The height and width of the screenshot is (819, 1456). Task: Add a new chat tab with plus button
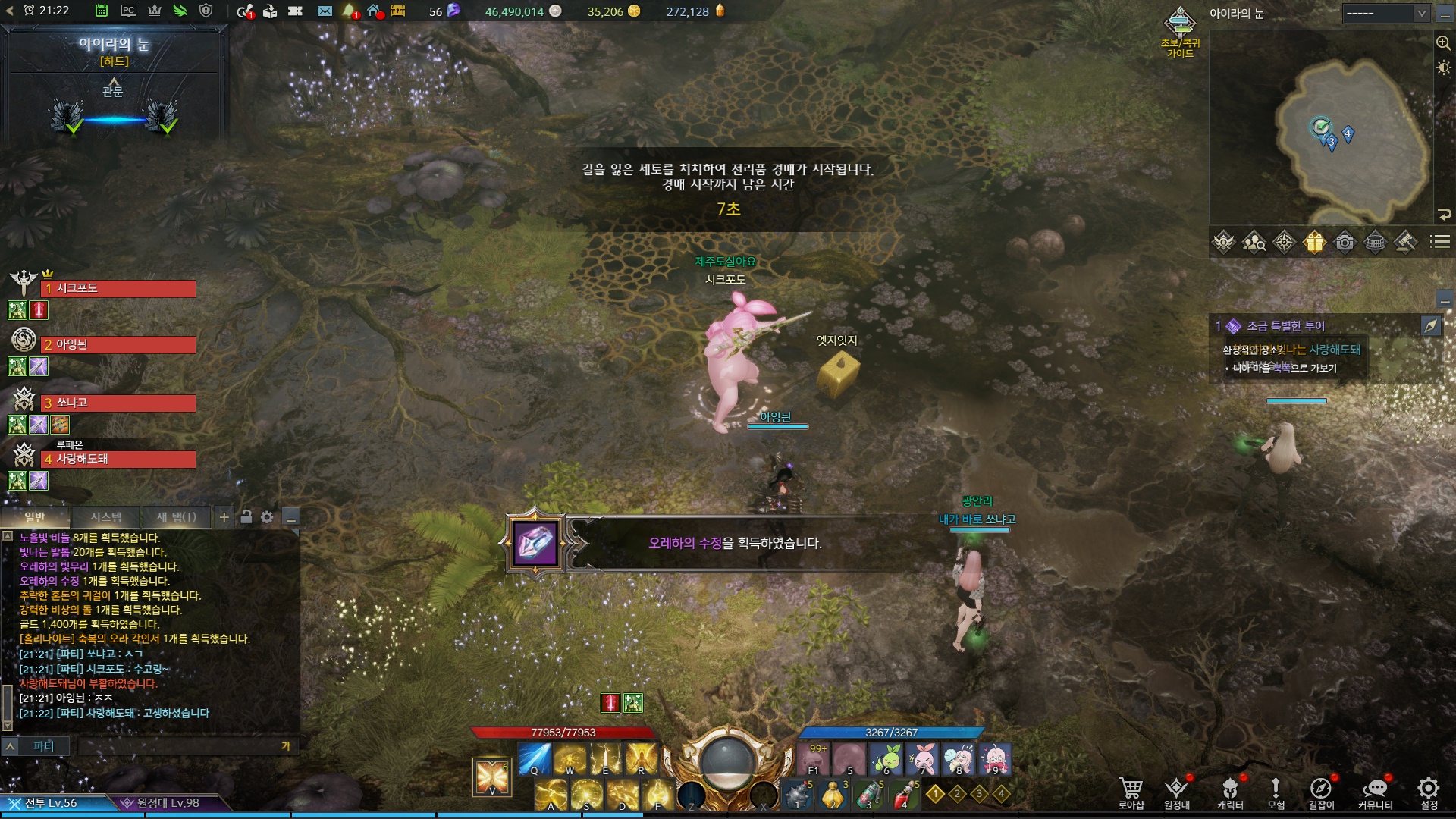[x=224, y=517]
